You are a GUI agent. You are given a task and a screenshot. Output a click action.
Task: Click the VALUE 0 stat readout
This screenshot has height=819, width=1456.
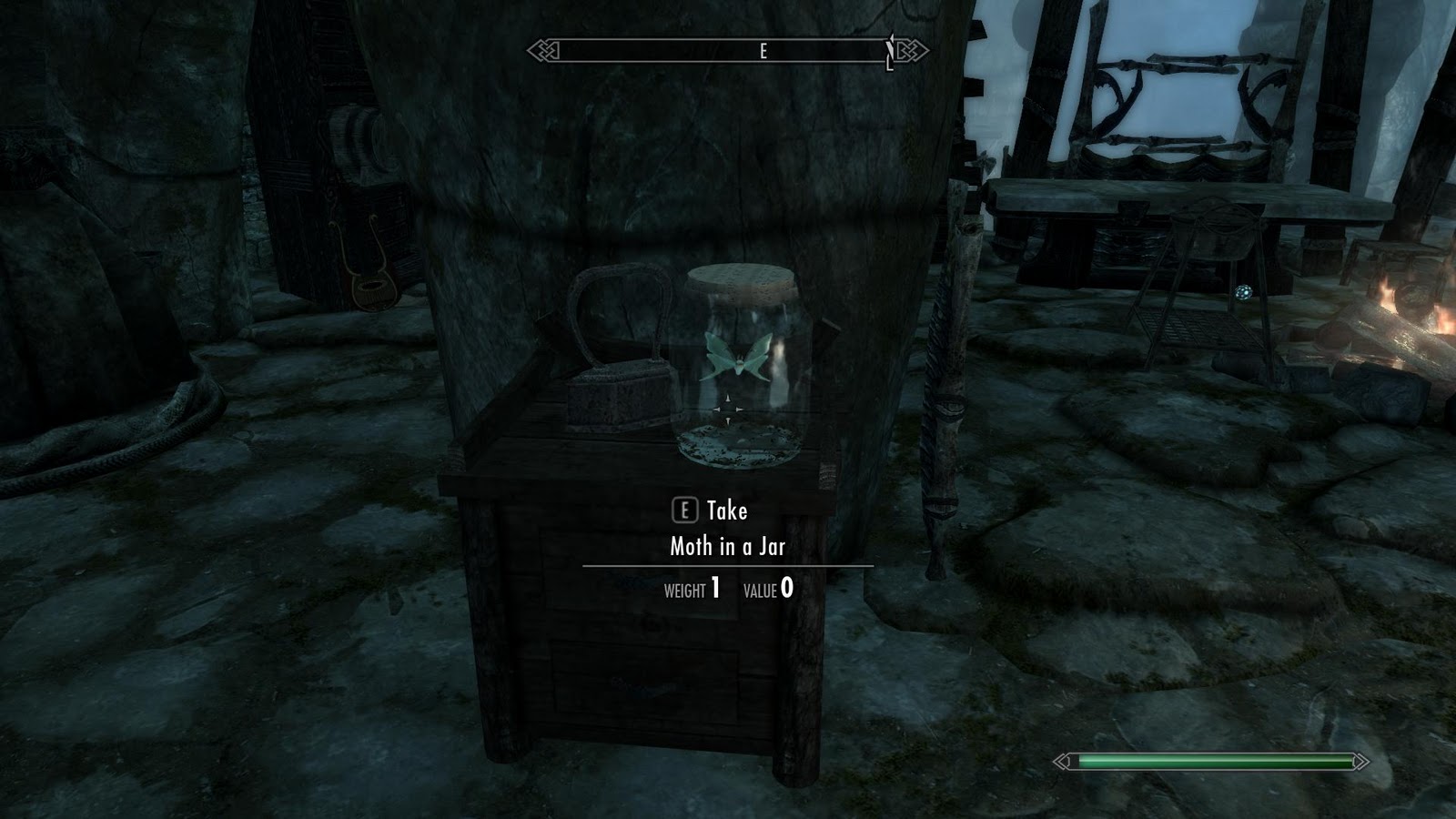click(x=770, y=589)
